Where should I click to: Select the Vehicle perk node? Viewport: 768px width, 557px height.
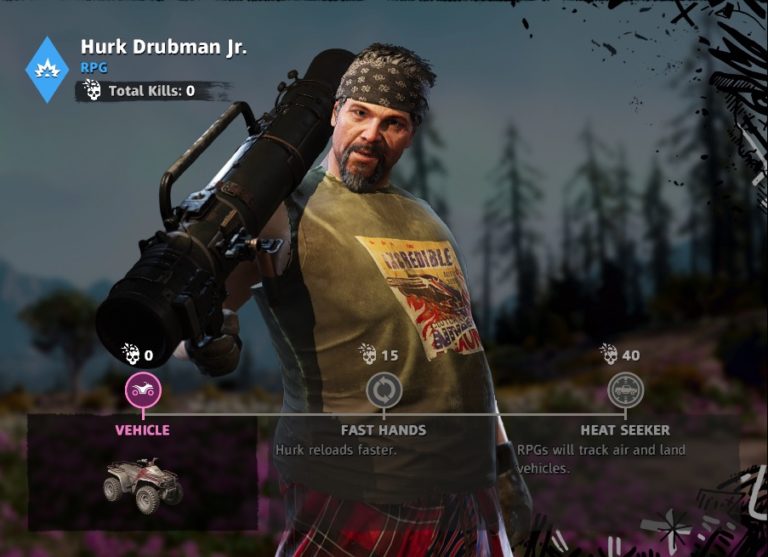tap(143, 390)
